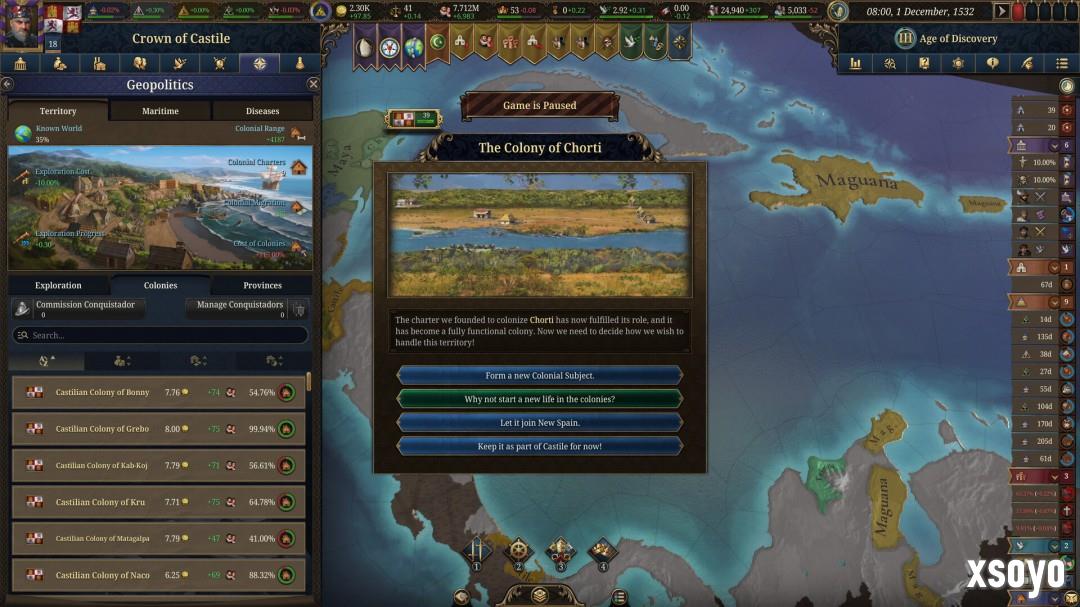Switch to the Maritime tab
The image size is (1080, 607).
[160, 111]
